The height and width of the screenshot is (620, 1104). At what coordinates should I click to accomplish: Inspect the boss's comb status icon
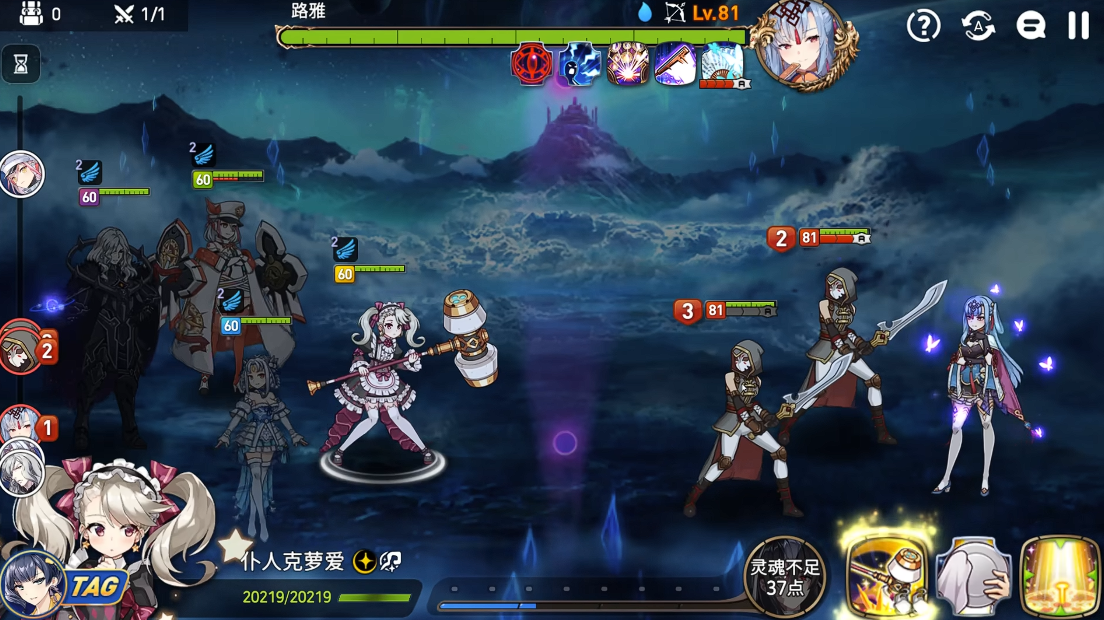pos(675,65)
